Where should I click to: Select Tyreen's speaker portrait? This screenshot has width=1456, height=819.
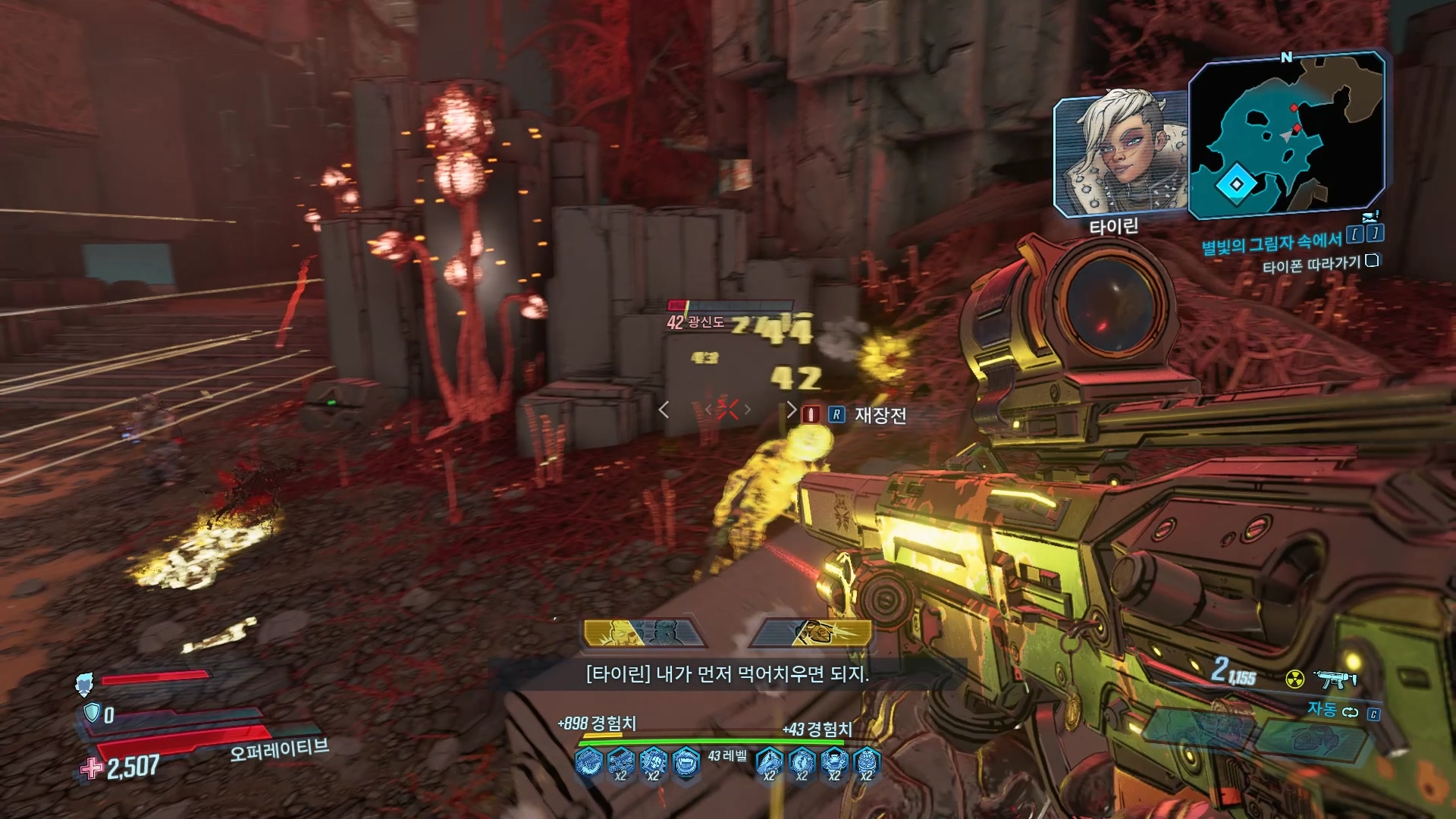pyautogui.click(x=1120, y=155)
